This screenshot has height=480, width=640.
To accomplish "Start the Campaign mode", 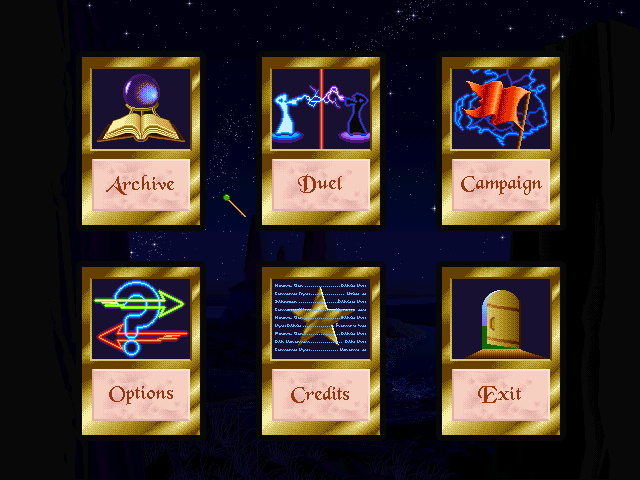I will pos(501,184).
